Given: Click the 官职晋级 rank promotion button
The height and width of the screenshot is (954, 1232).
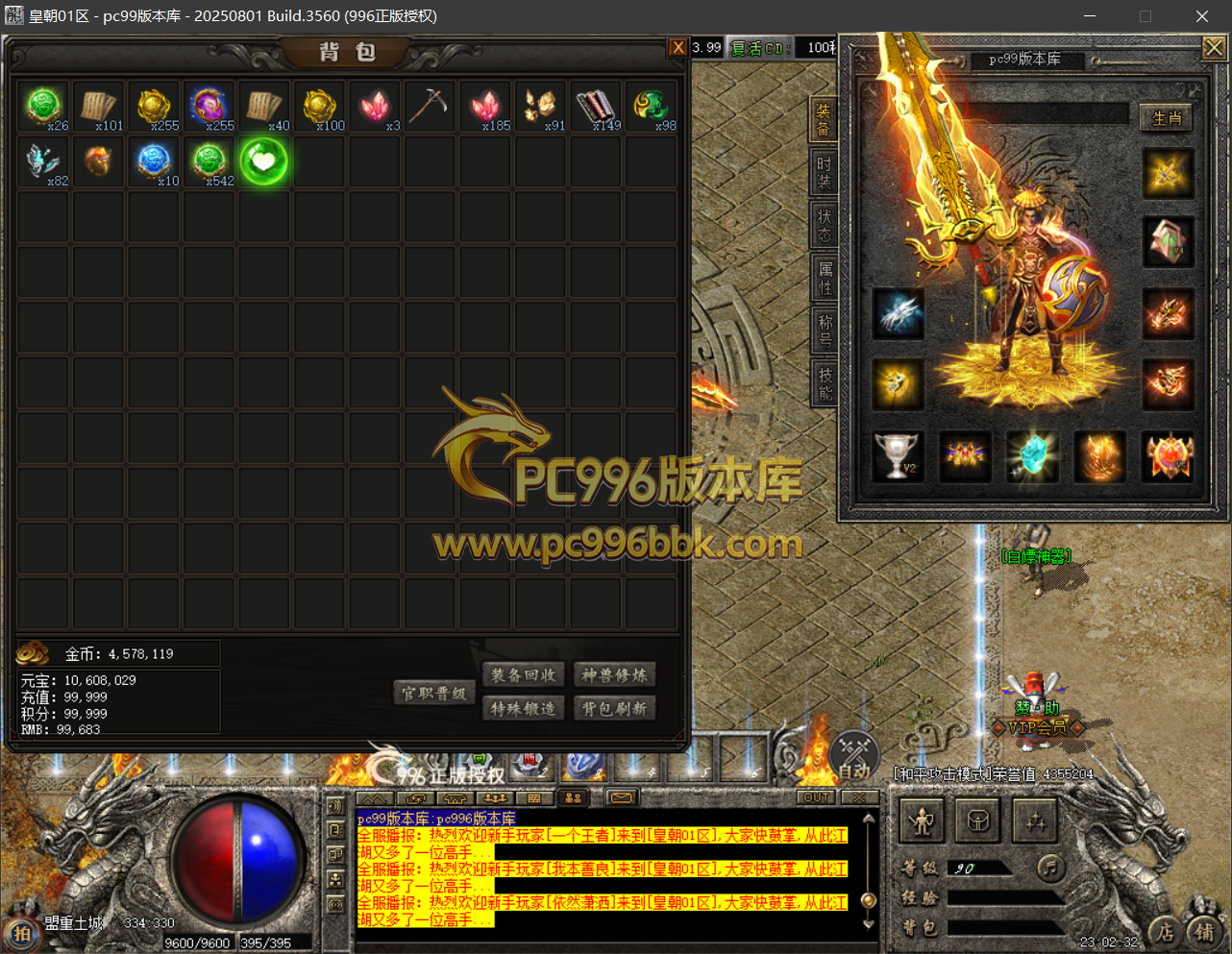Looking at the screenshot, I should click(x=433, y=693).
